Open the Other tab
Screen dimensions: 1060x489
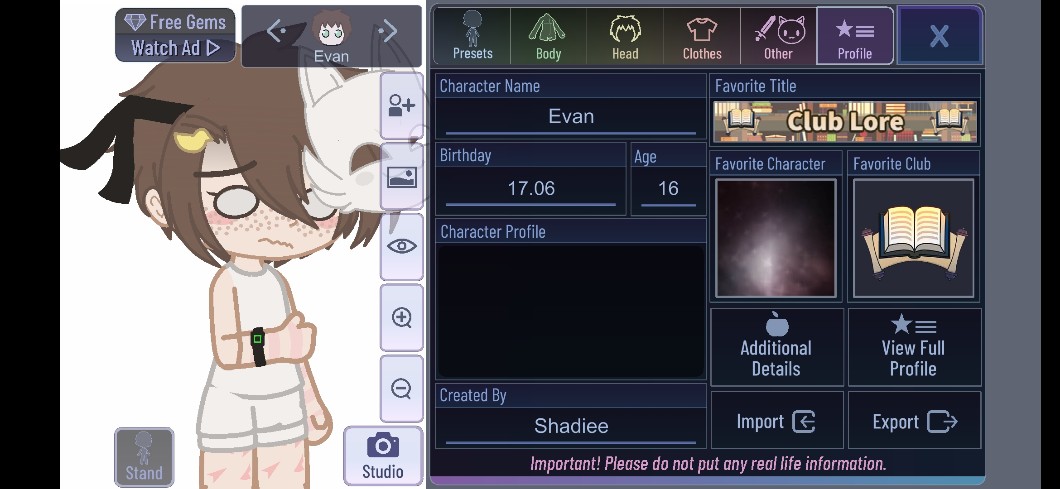pos(778,37)
